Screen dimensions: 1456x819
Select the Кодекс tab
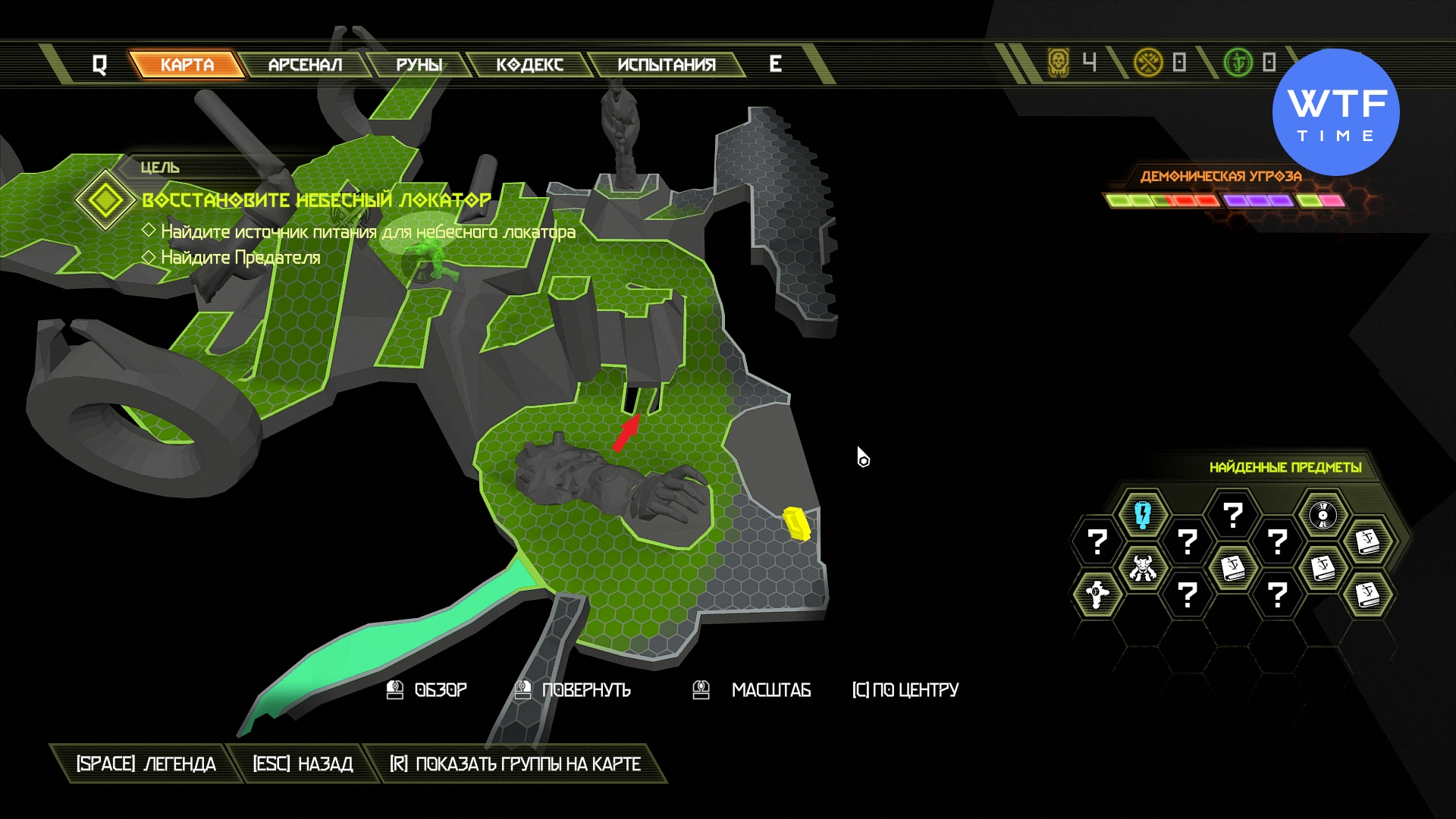point(529,64)
